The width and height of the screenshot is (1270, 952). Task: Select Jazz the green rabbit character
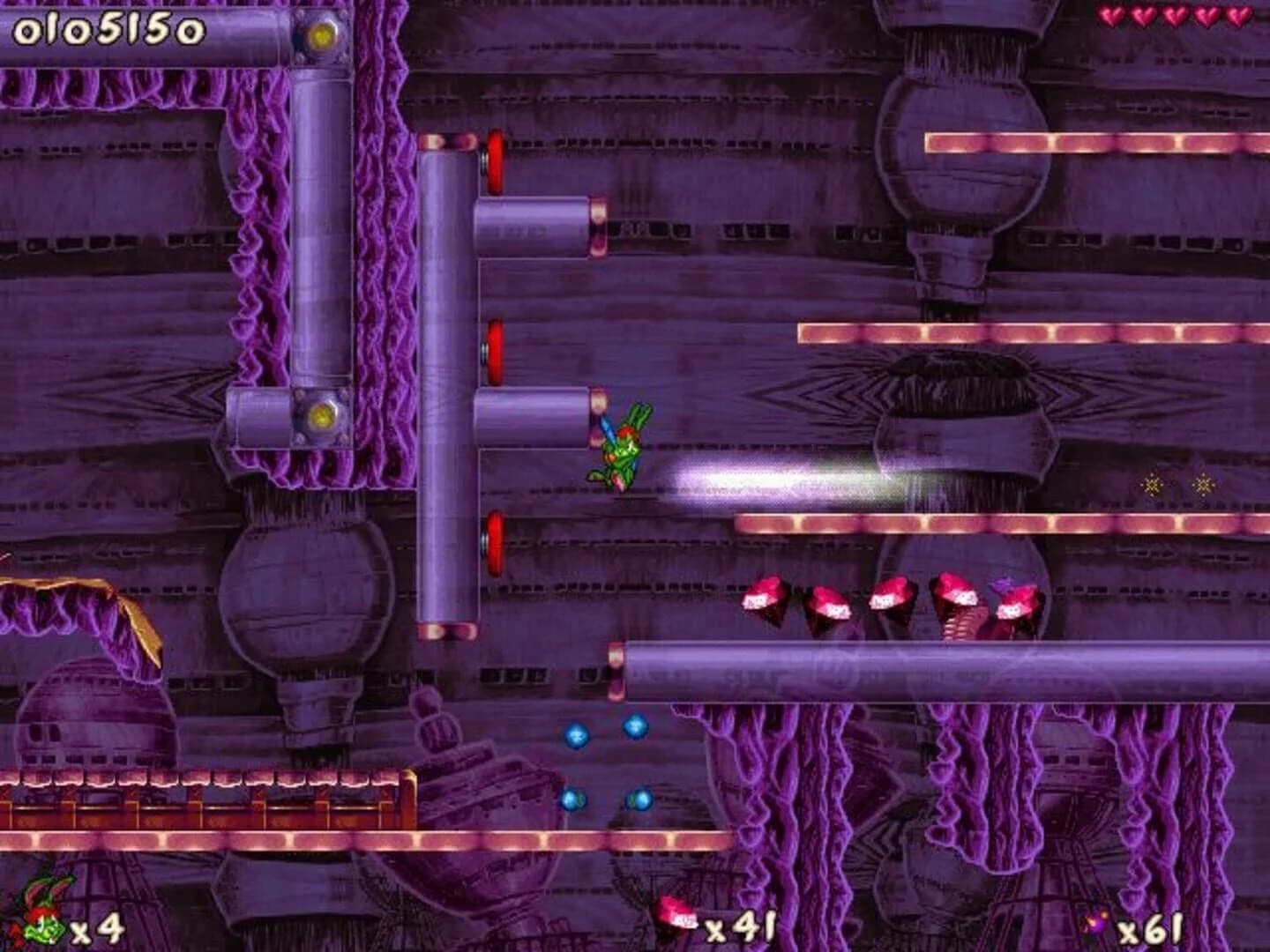(x=623, y=450)
